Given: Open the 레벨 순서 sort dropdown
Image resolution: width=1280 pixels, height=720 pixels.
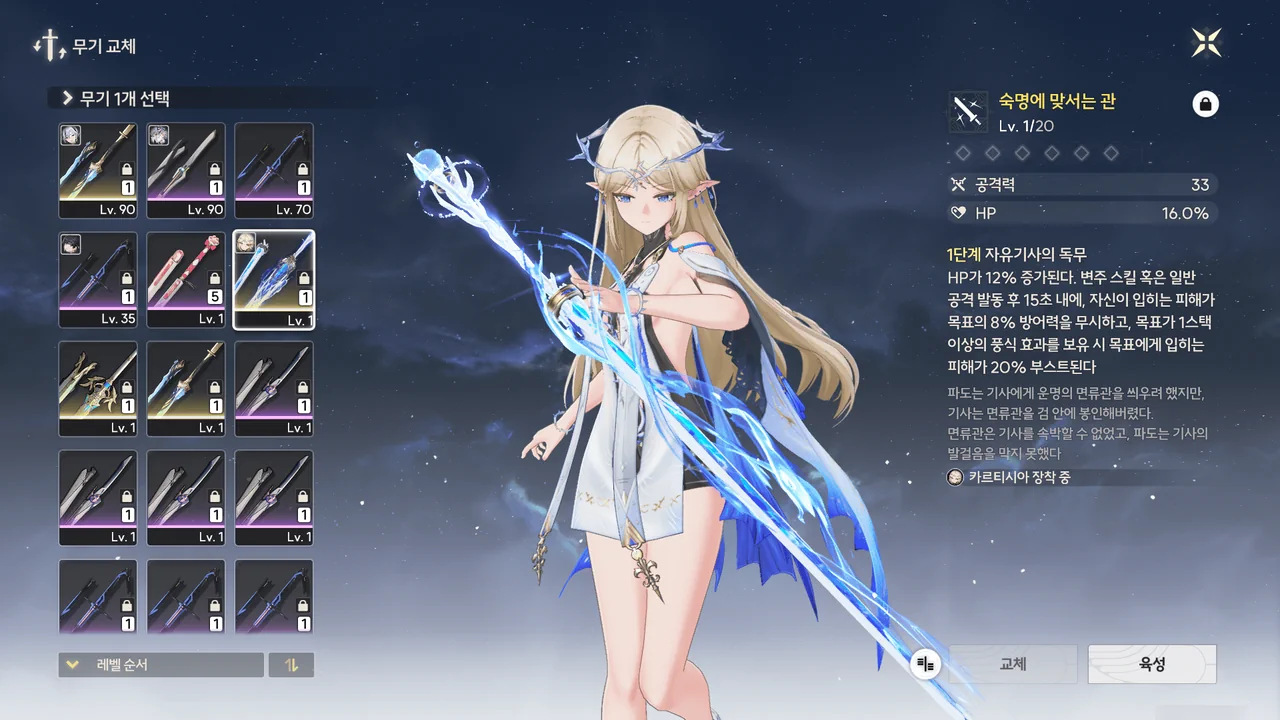Looking at the screenshot, I should pyautogui.click(x=161, y=665).
